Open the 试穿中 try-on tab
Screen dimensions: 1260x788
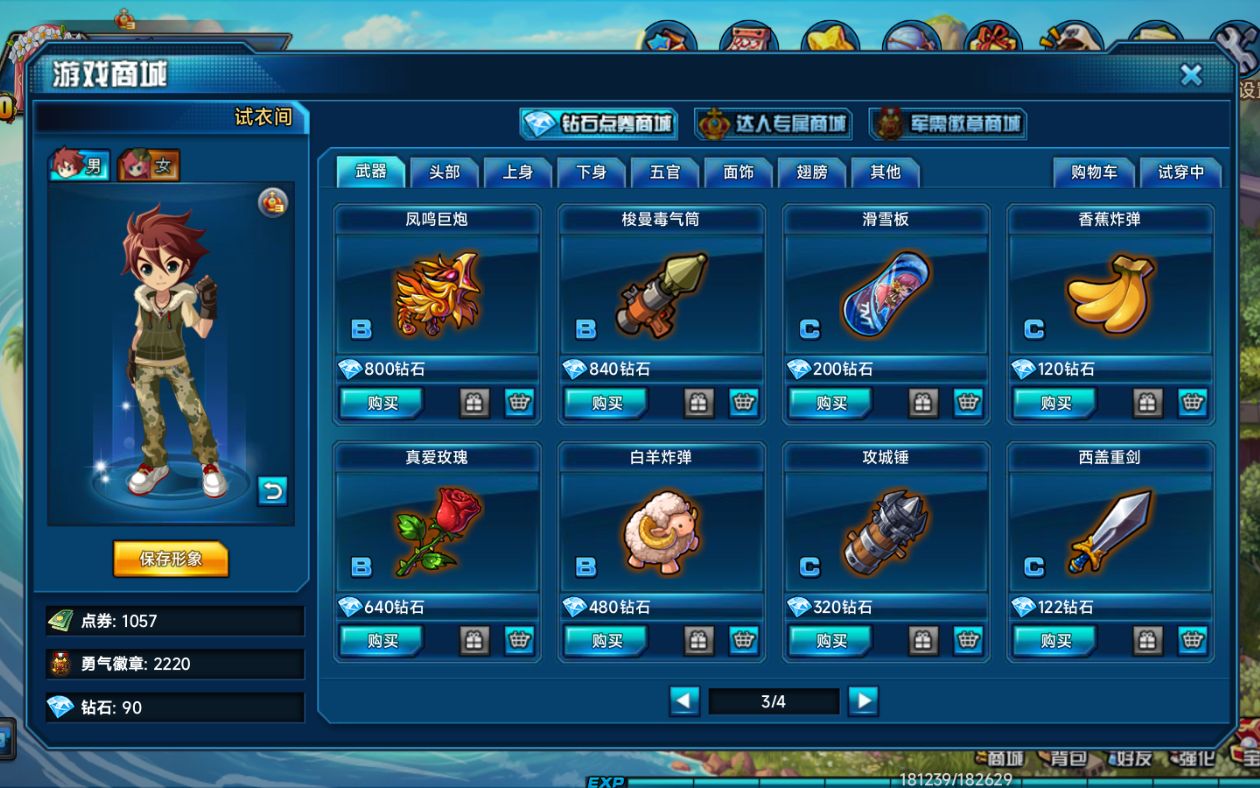pyautogui.click(x=1181, y=172)
